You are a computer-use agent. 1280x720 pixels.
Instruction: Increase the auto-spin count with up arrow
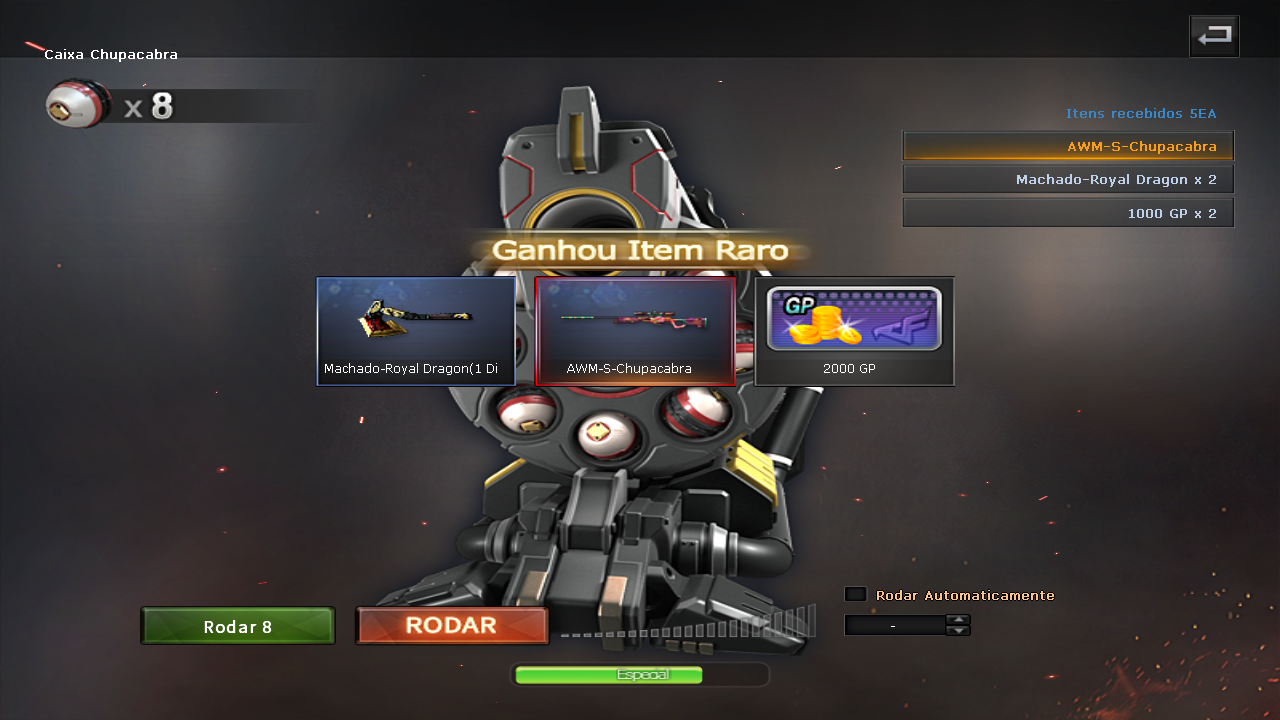[x=957, y=619]
